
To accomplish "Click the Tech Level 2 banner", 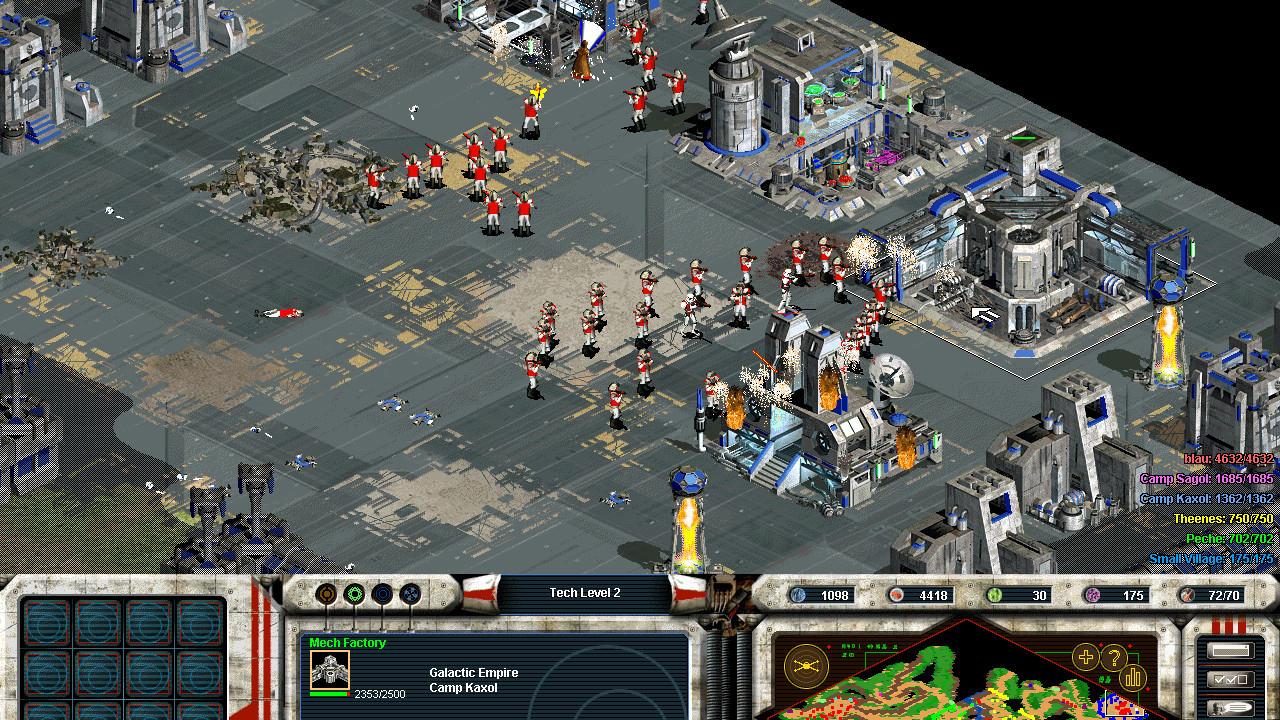I will point(587,592).
